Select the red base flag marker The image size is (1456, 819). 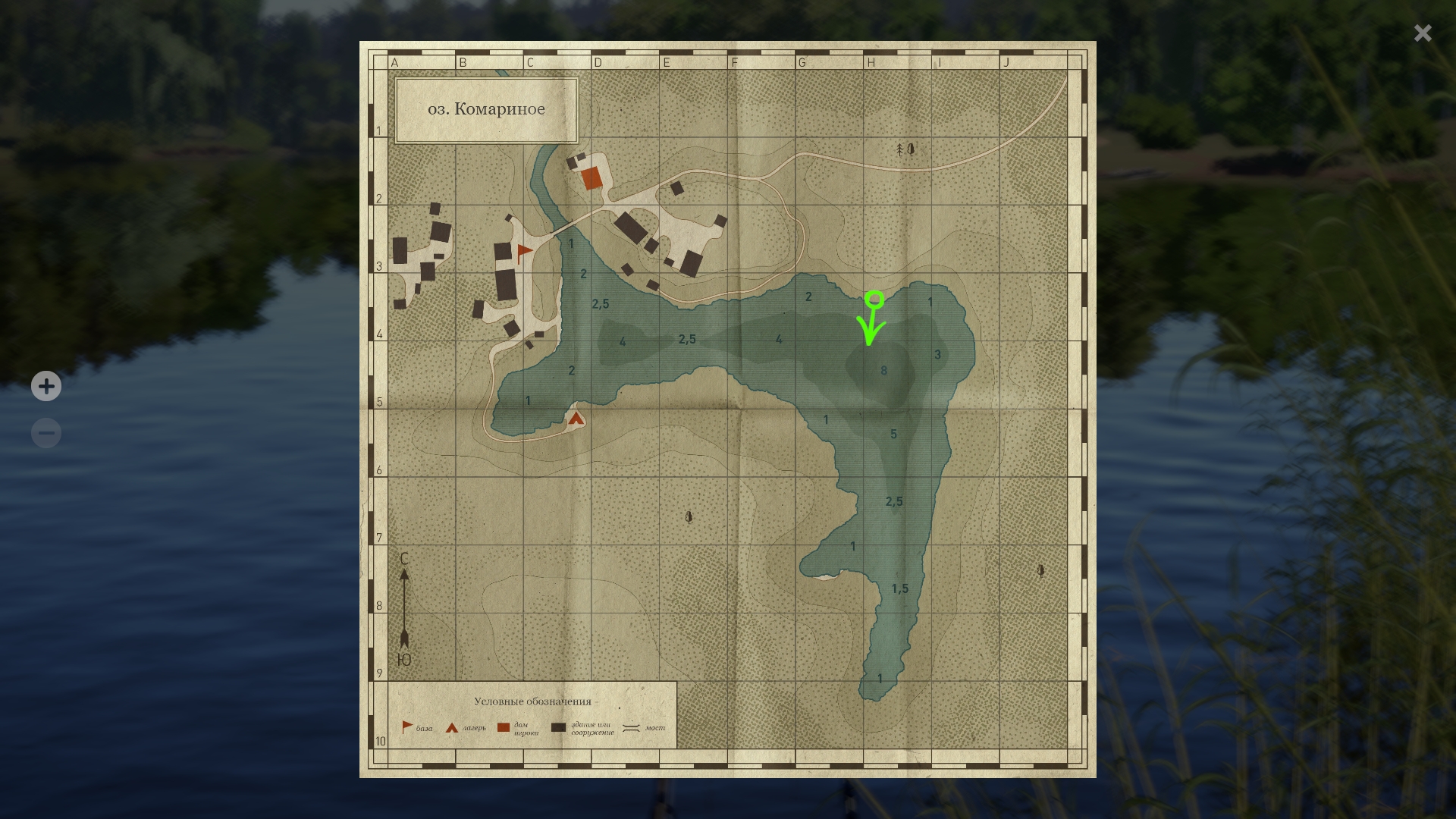(523, 253)
